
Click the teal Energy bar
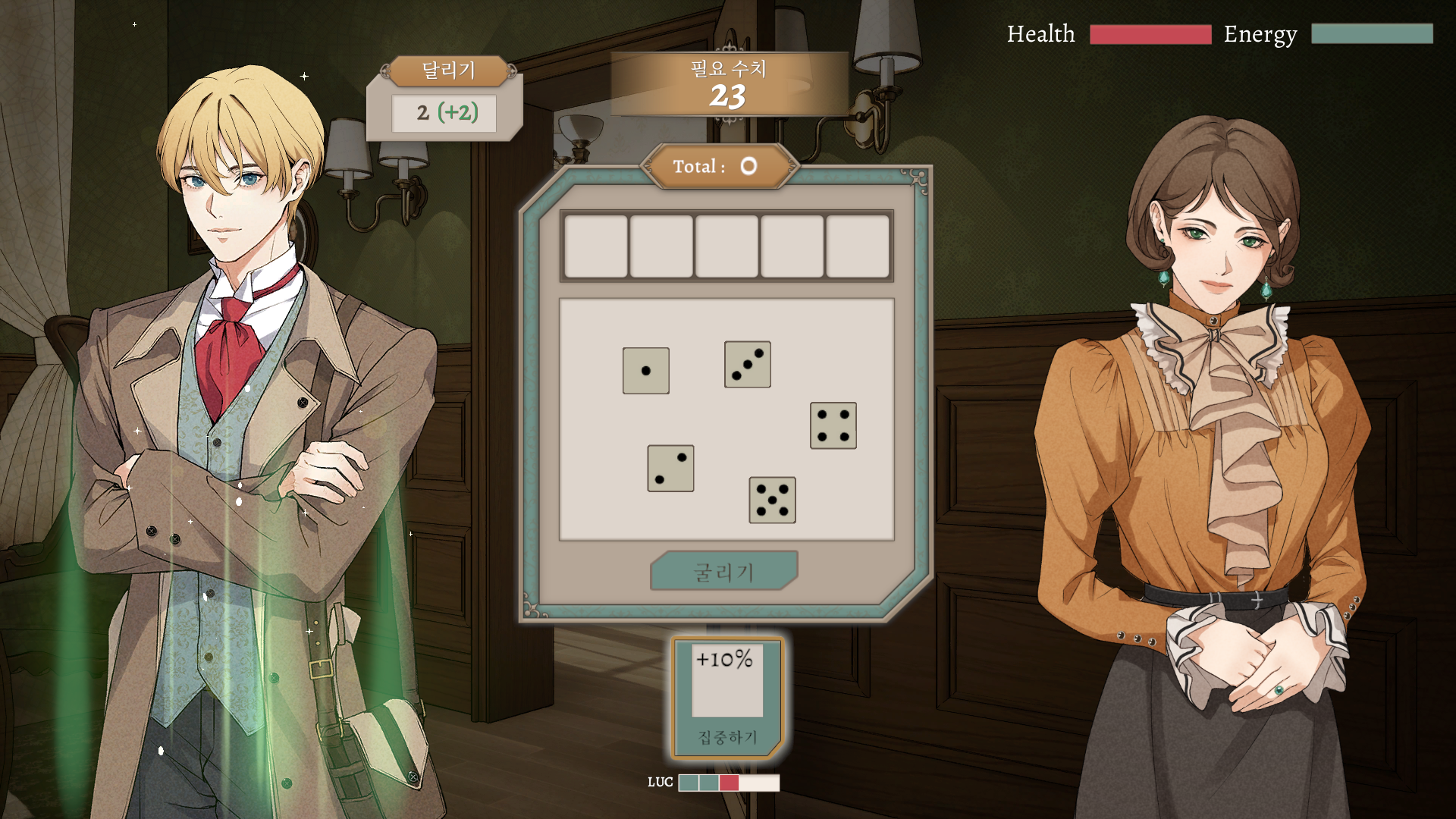1371,34
